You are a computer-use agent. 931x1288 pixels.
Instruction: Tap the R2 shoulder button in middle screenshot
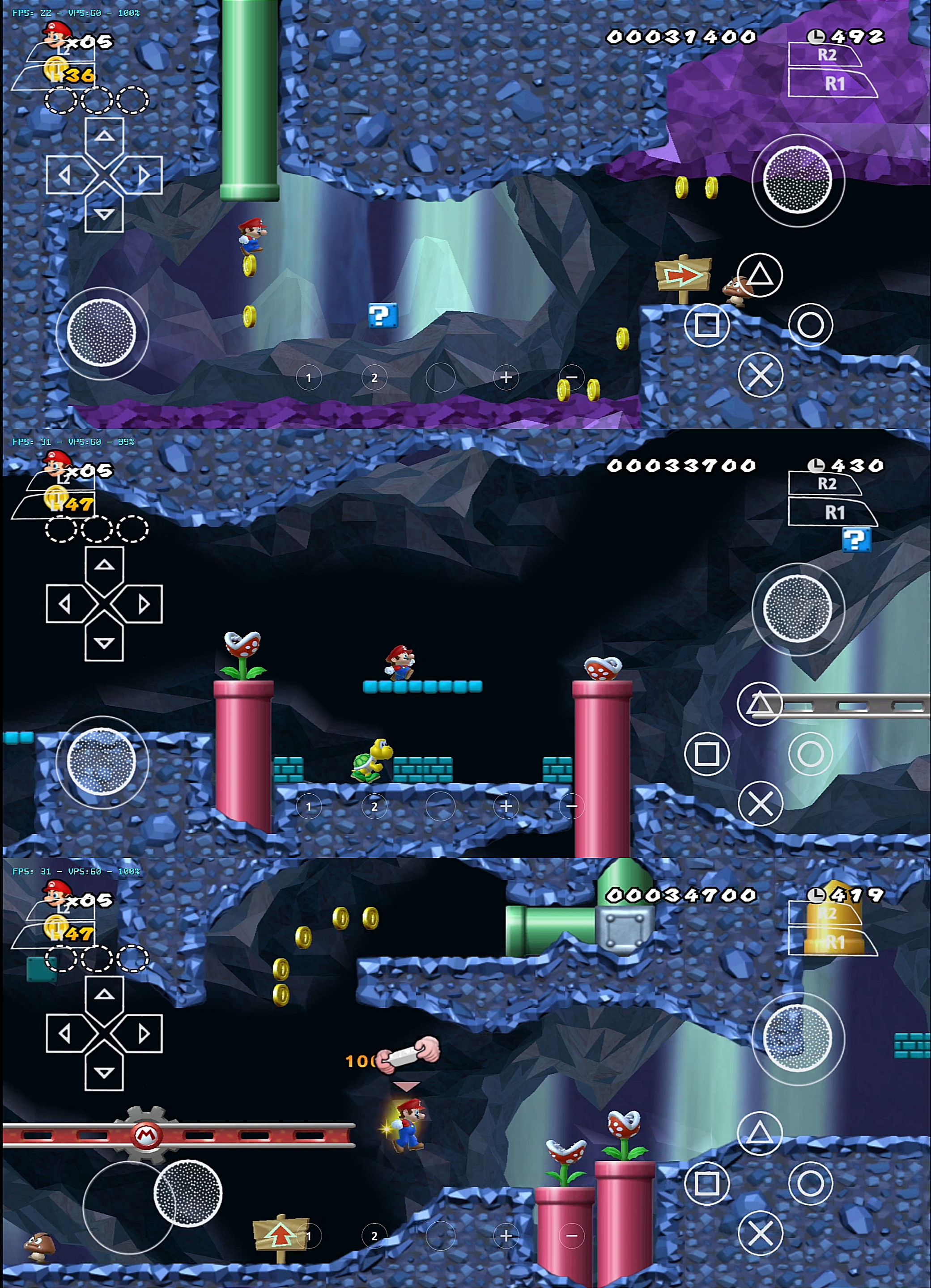pyautogui.click(x=826, y=484)
